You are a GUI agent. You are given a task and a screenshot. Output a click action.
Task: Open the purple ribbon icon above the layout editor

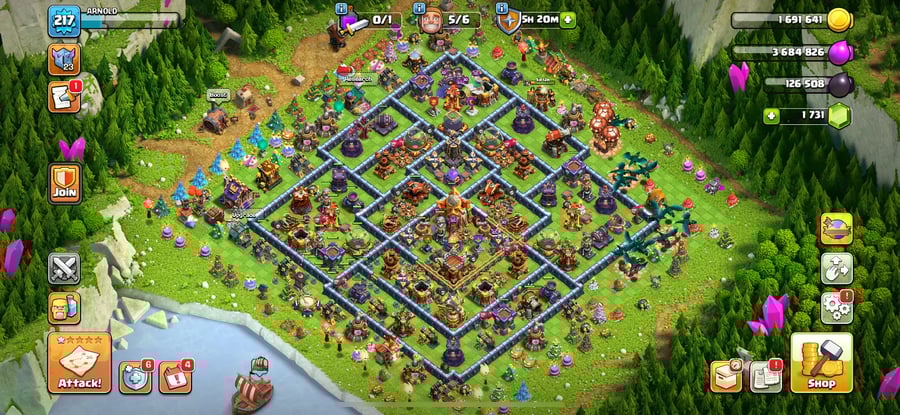coord(836,229)
